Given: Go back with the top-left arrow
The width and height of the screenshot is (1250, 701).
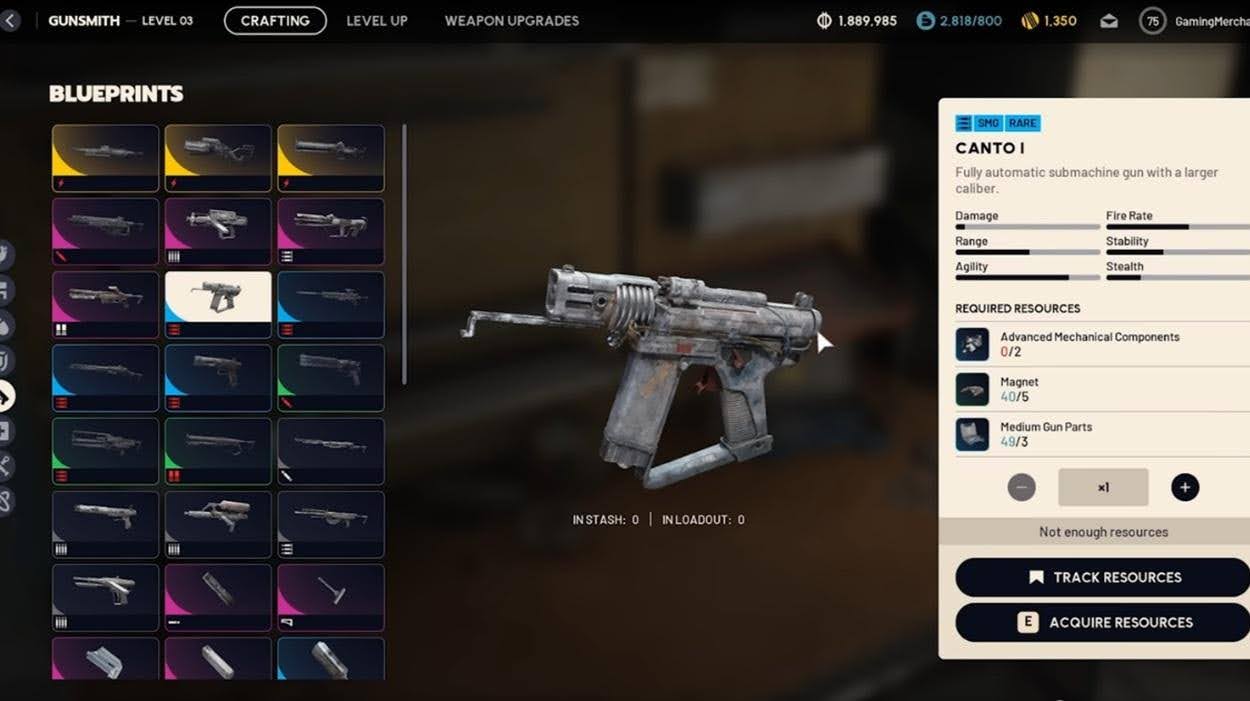Looking at the screenshot, I should click(x=10, y=20).
